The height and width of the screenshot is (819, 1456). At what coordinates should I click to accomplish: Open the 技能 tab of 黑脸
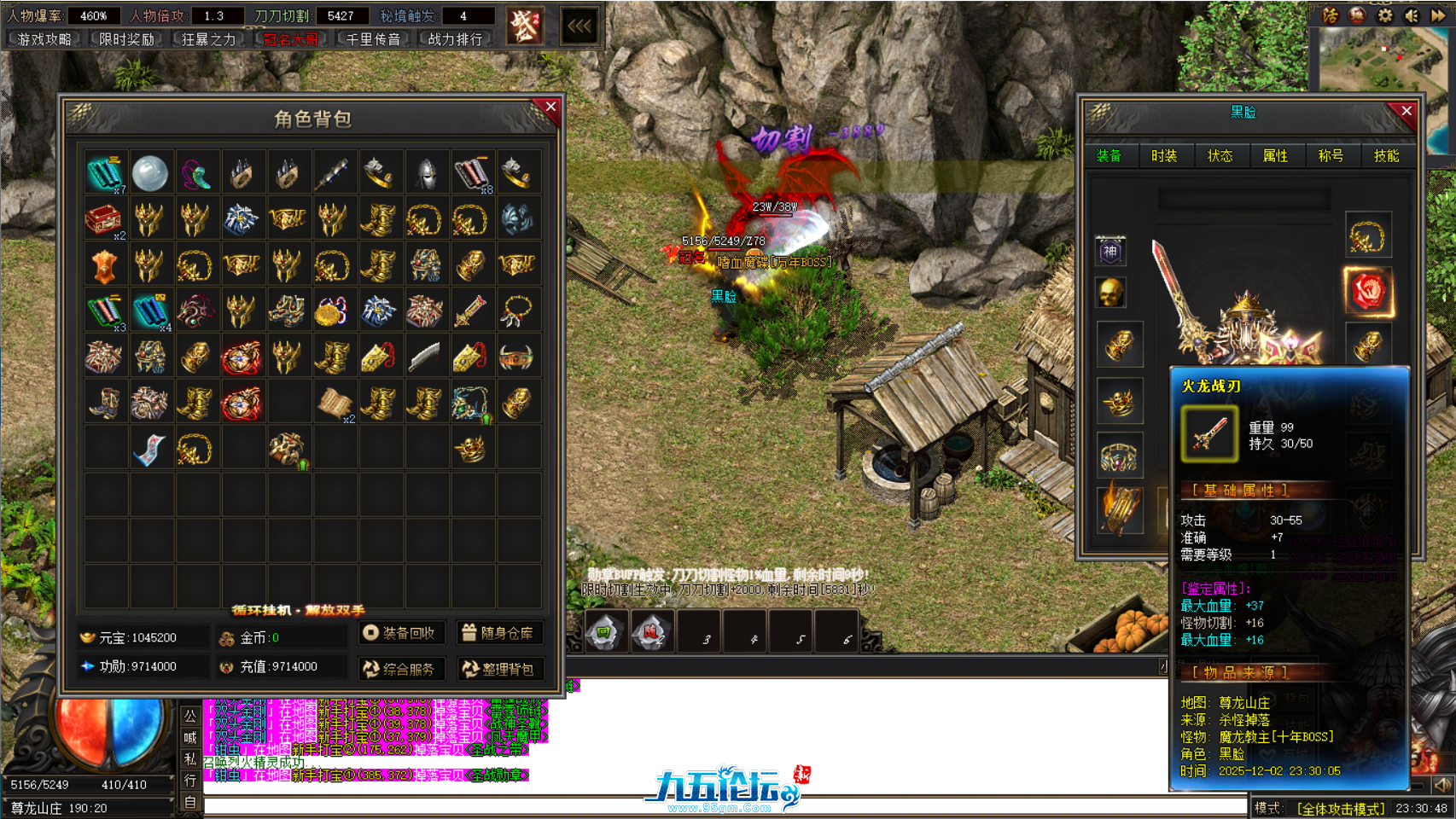(x=1386, y=156)
